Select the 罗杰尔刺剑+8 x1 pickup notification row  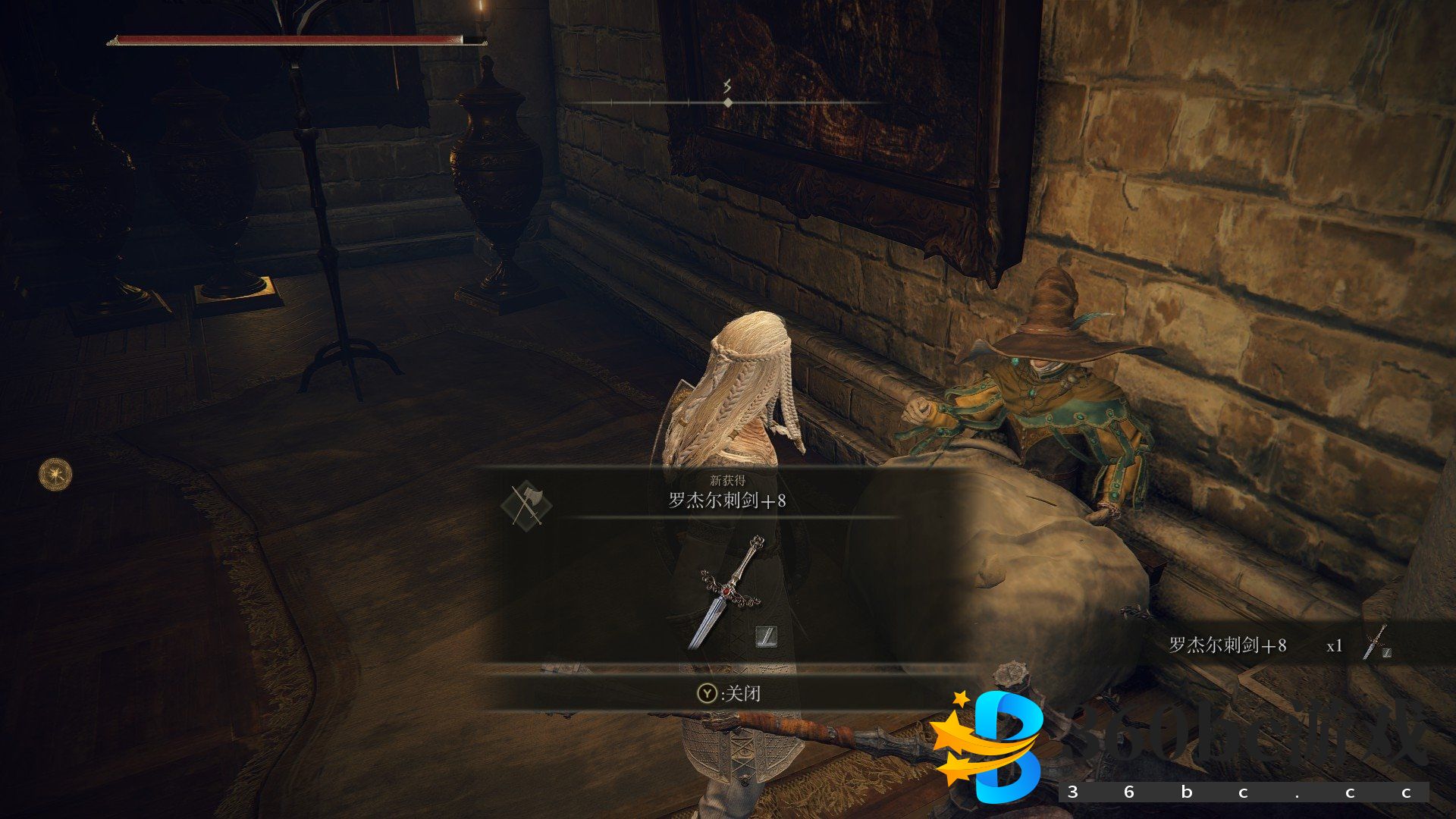tap(1282, 645)
